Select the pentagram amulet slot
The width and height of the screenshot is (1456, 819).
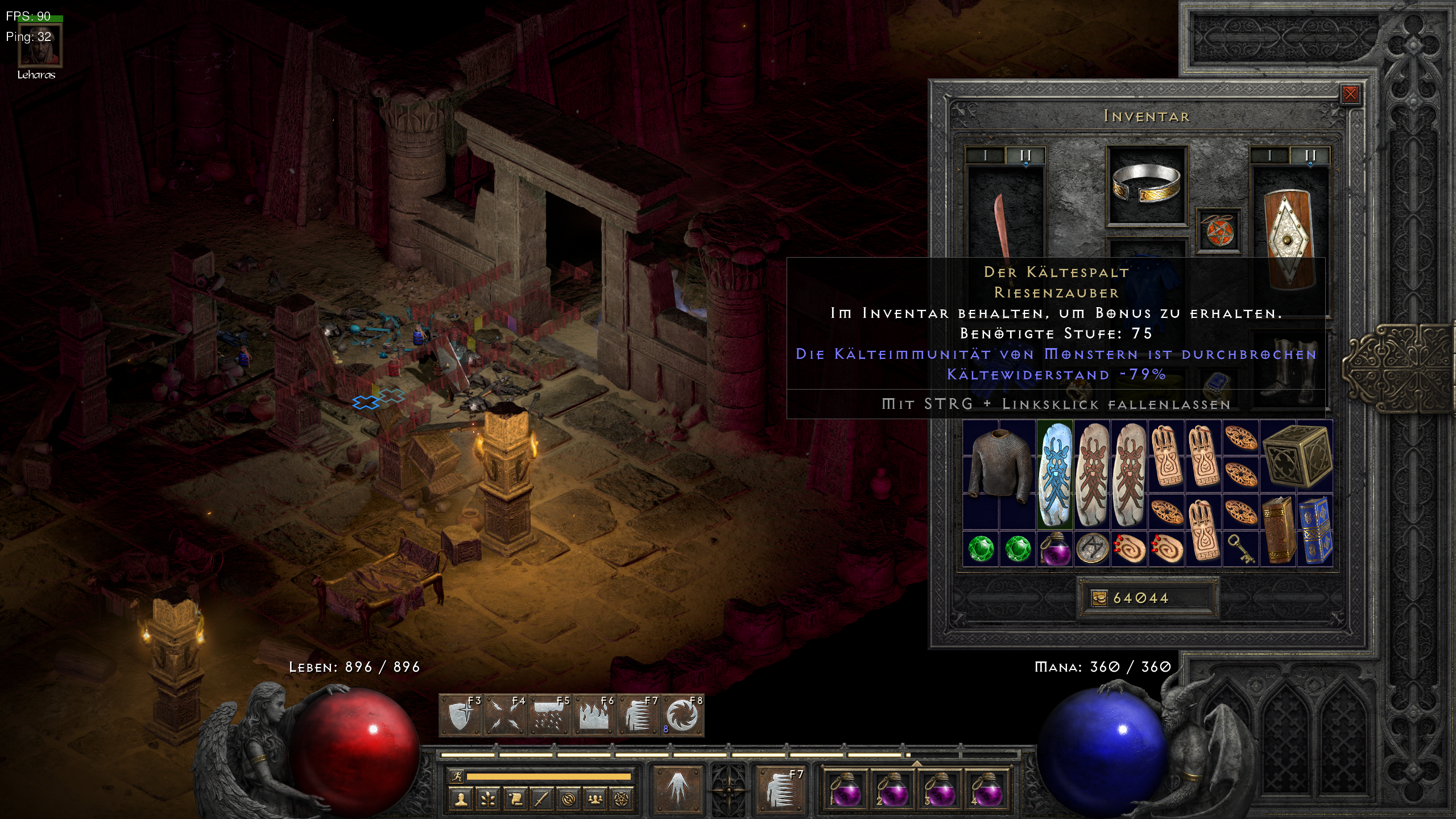pos(1218,230)
